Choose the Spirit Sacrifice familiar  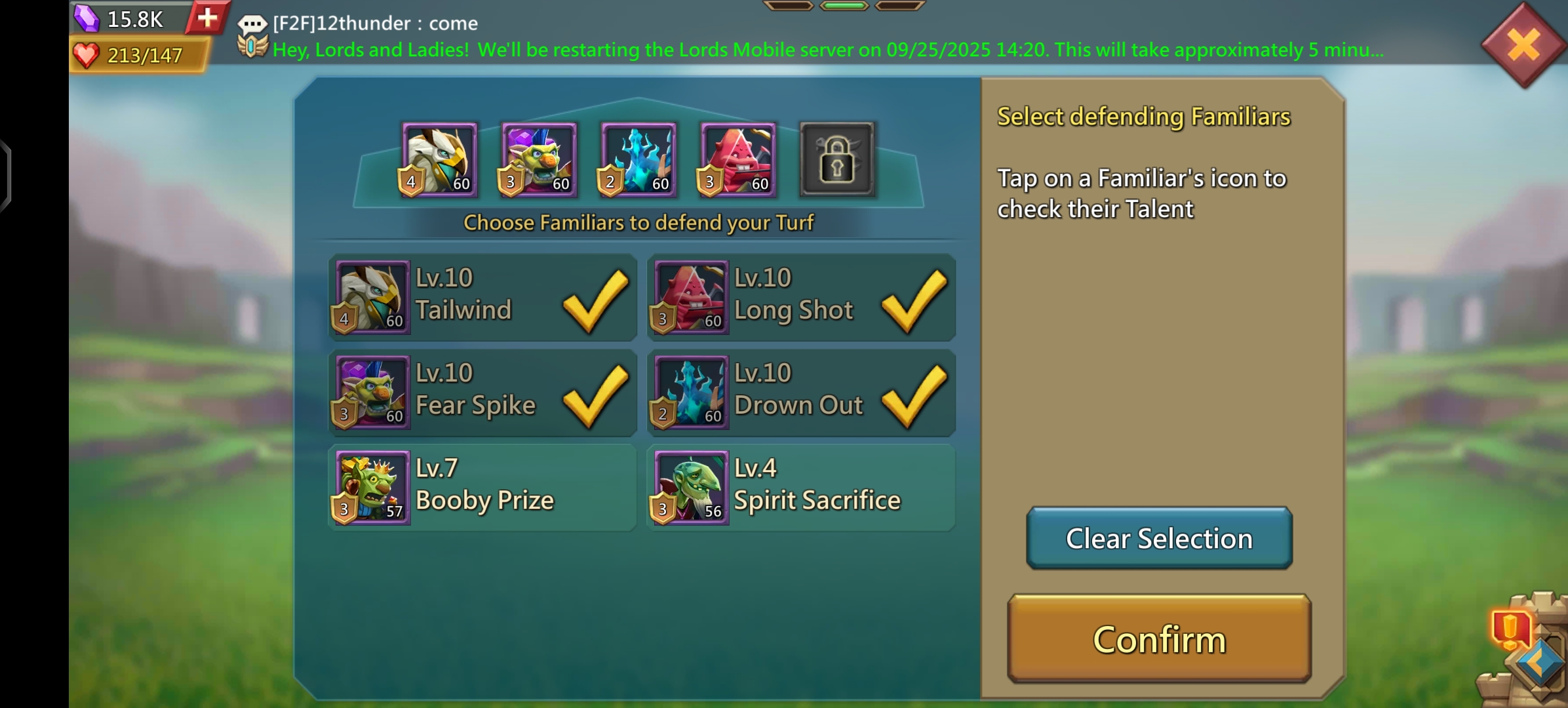801,488
